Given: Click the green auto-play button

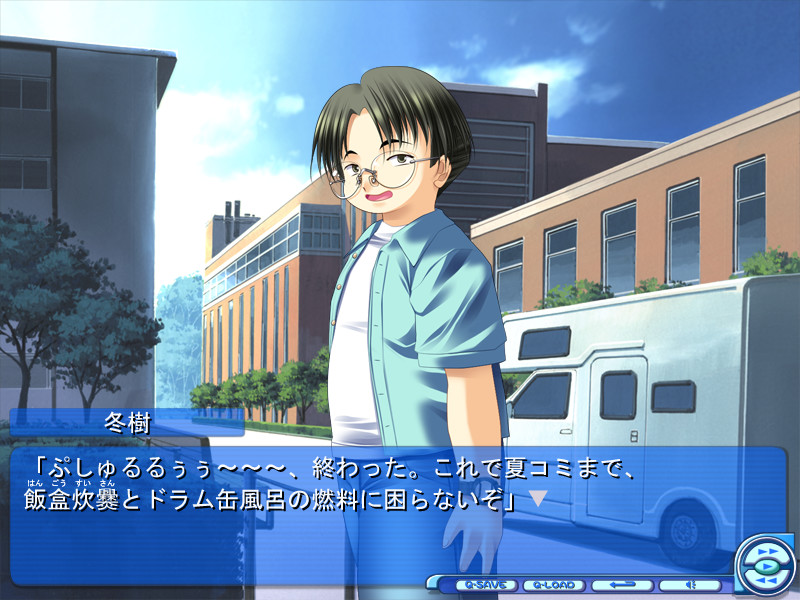Looking at the screenshot, I should [x=766, y=567].
